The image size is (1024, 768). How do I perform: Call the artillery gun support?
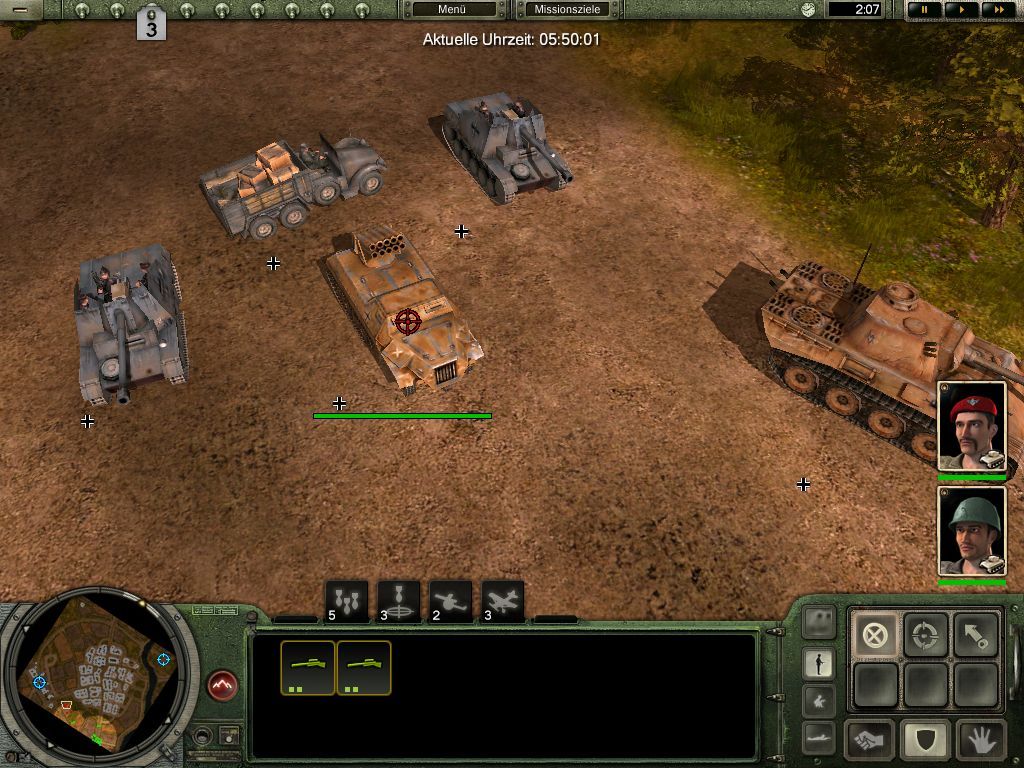point(450,602)
